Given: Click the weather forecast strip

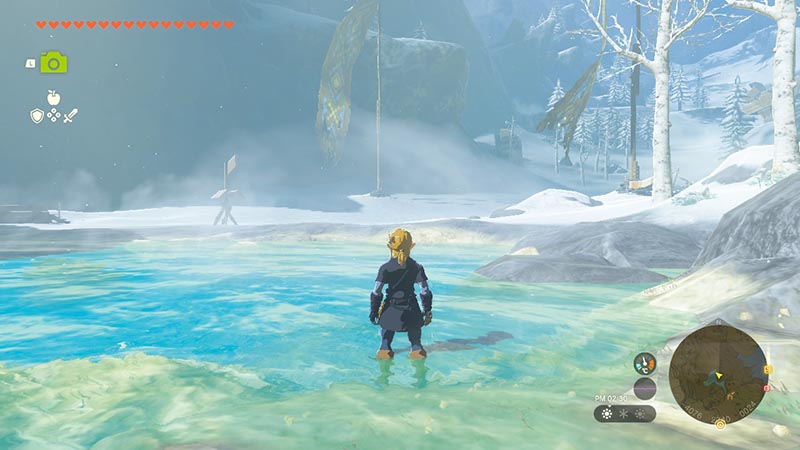Looking at the screenshot, I should pos(625,412).
